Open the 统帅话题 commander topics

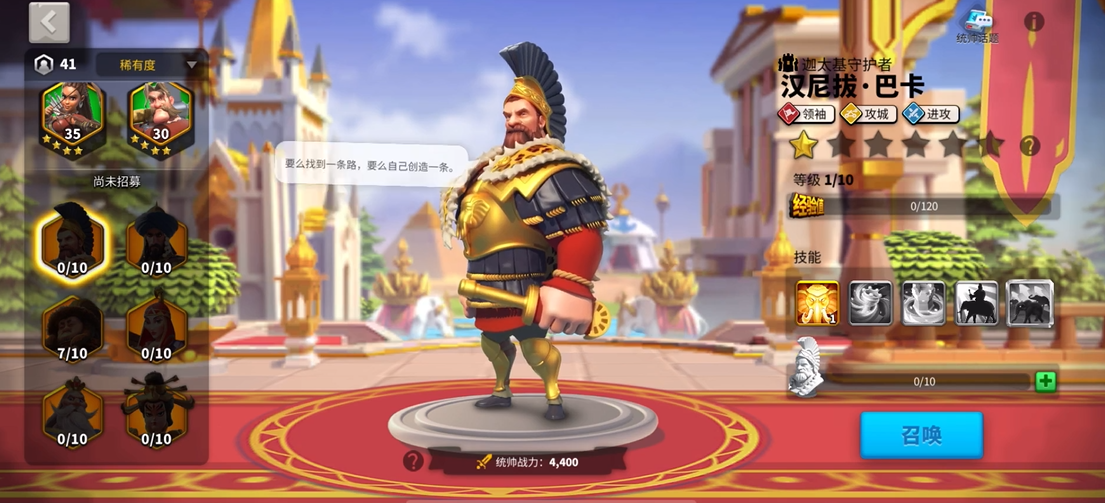click(x=977, y=26)
